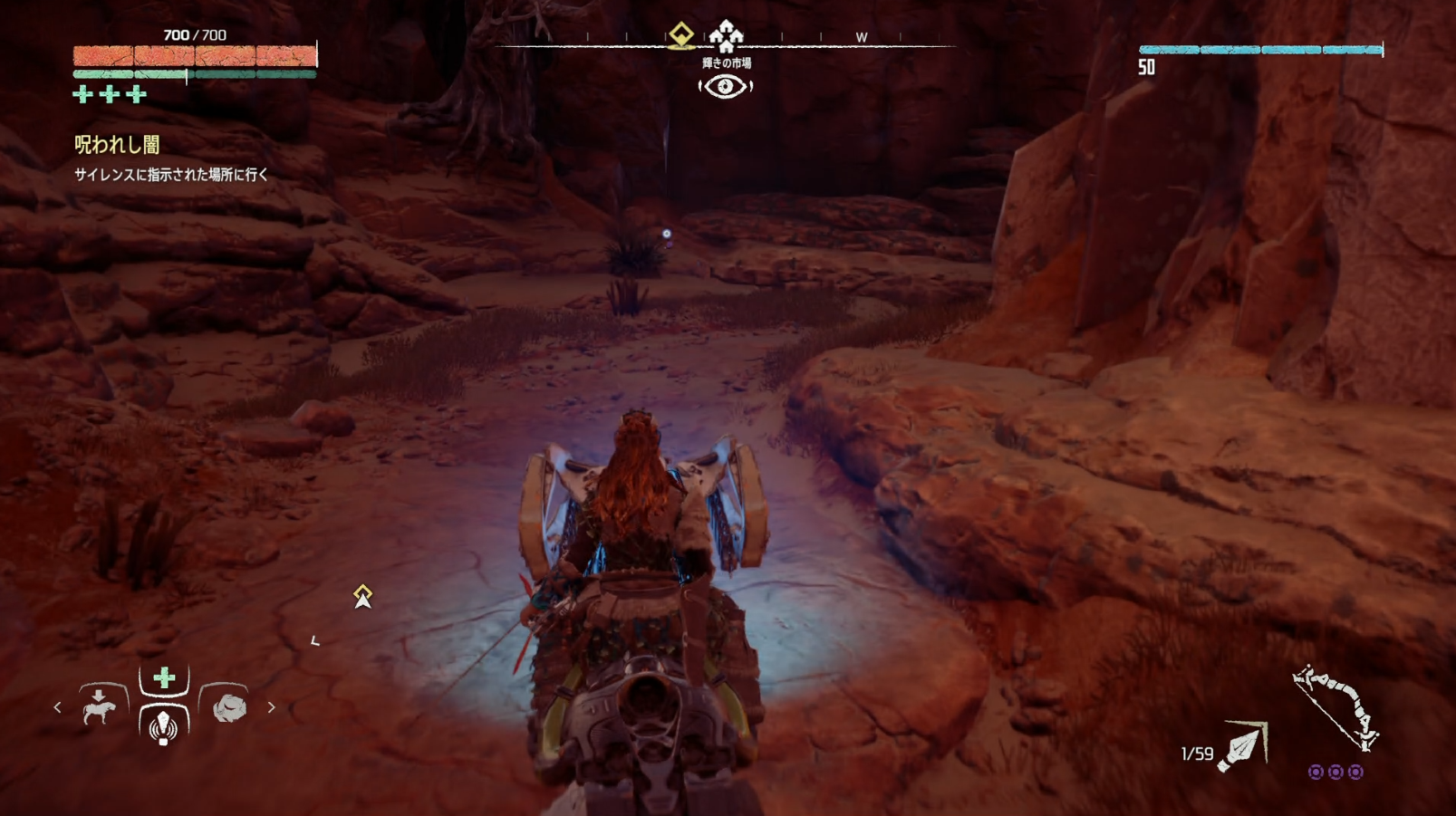Screen dimensions: 1456x816
Task: Open the 呪われし闇 quest tracker
Action: pyautogui.click(x=117, y=145)
